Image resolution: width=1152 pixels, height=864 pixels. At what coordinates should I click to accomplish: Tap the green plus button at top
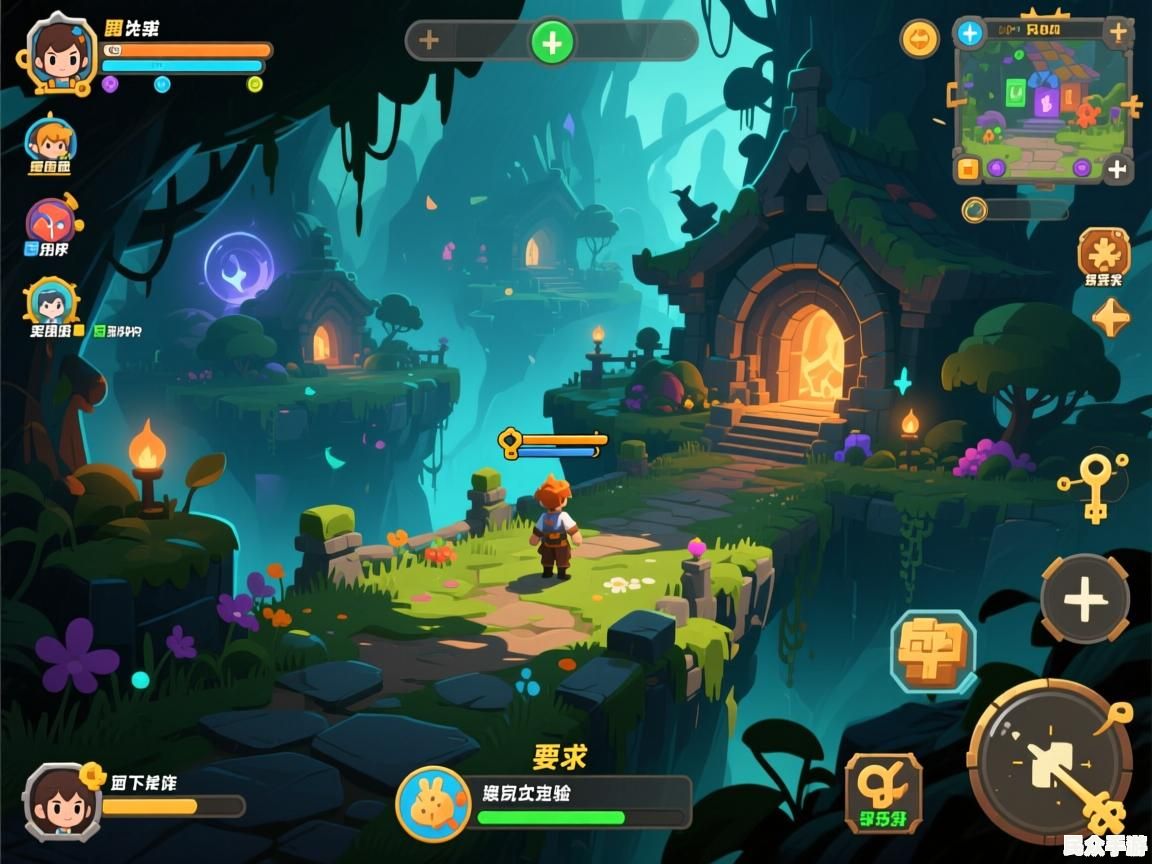(x=552, y=43)
